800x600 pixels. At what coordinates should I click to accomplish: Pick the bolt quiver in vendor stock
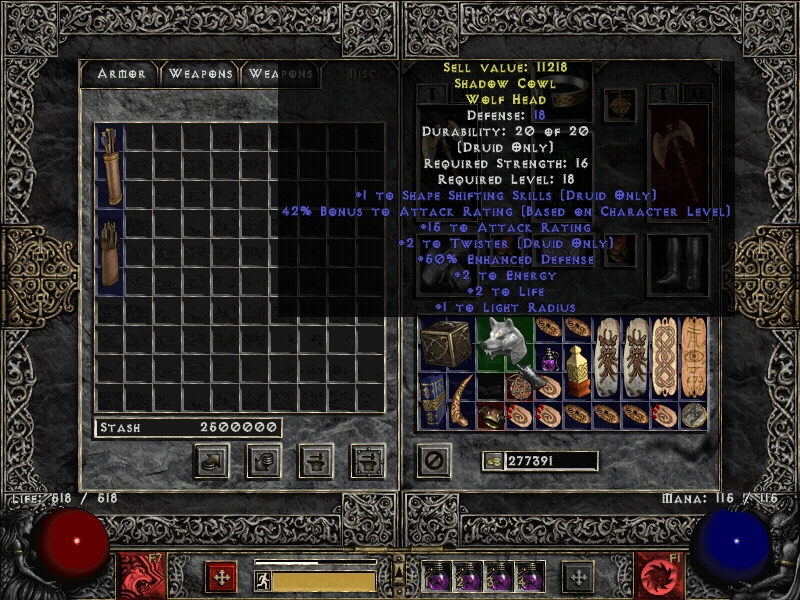coord(109,252)
